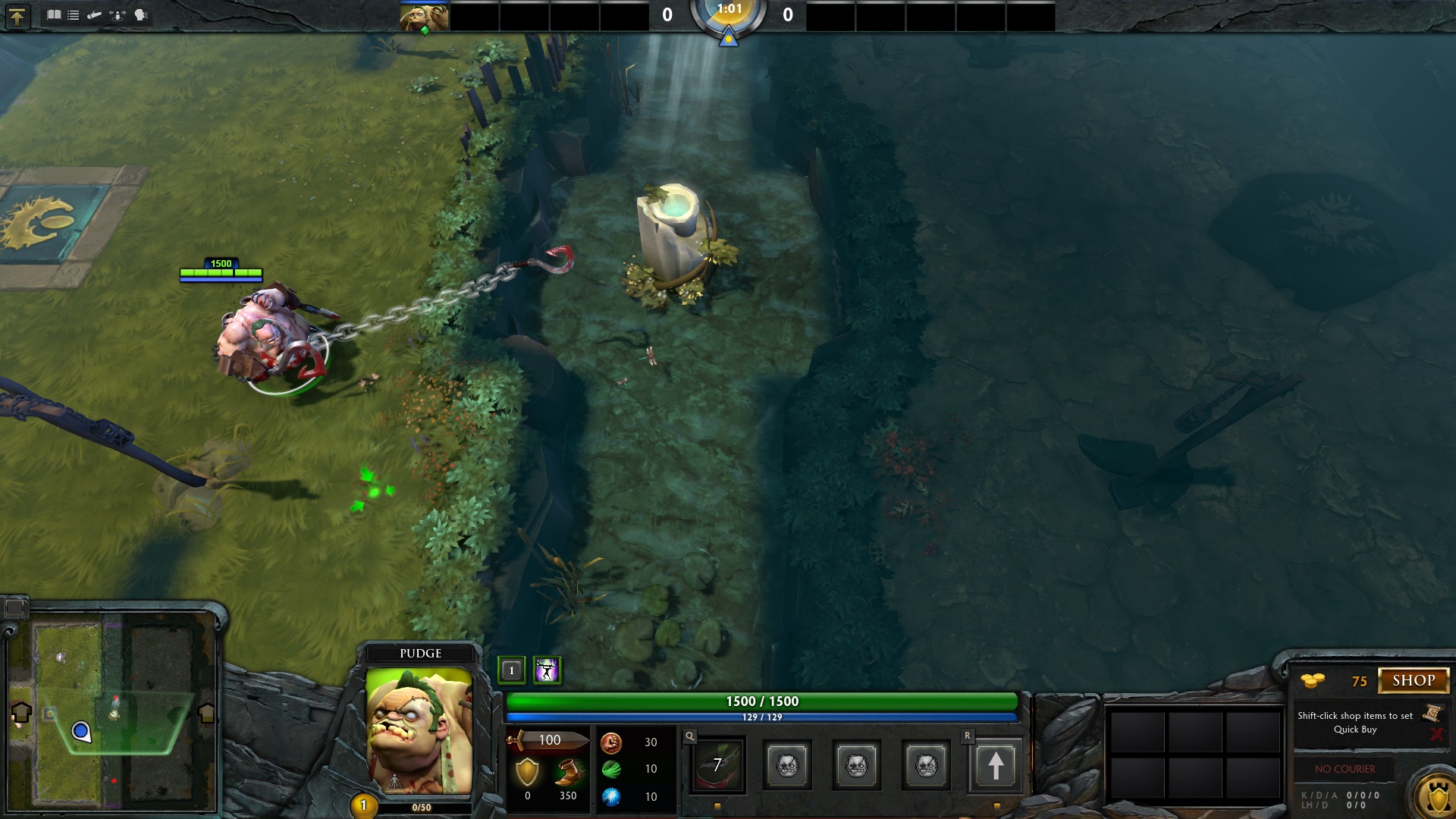The image size is (1456, 819).
Task: Open the SHOP
Action: [x=1413, y=680]
